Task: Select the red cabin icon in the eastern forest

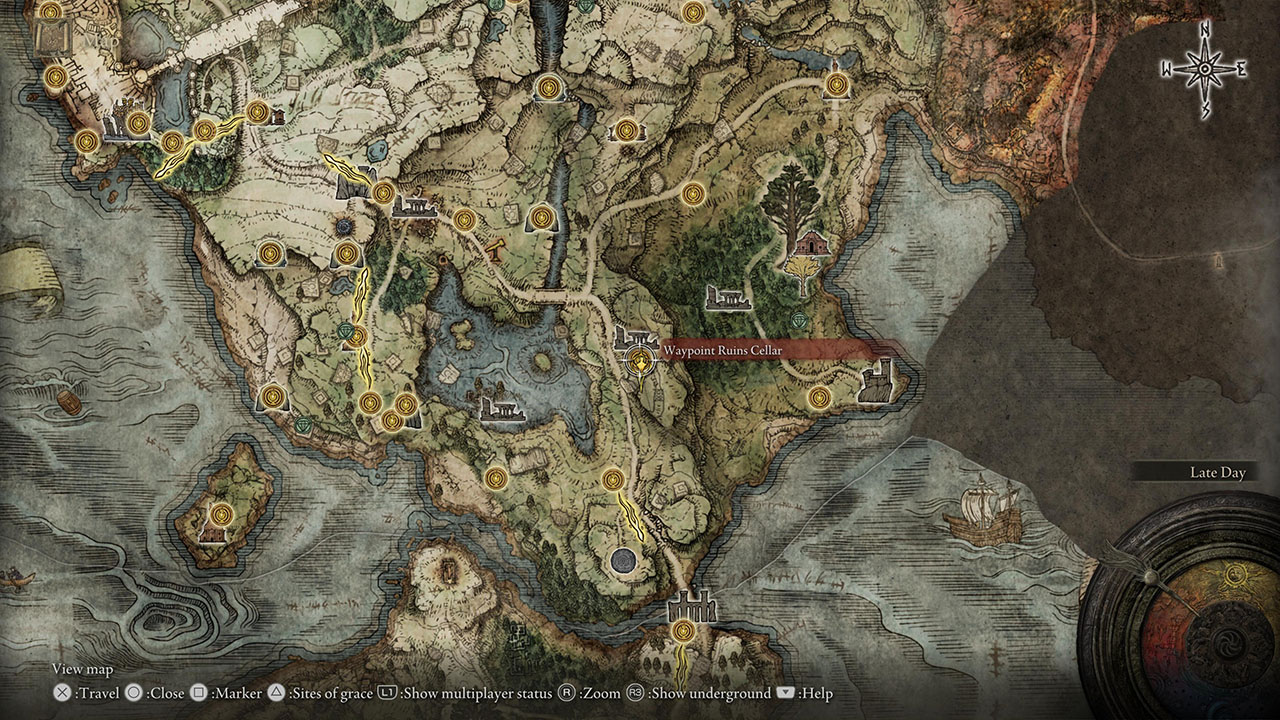Action: (x=813, y=242)
